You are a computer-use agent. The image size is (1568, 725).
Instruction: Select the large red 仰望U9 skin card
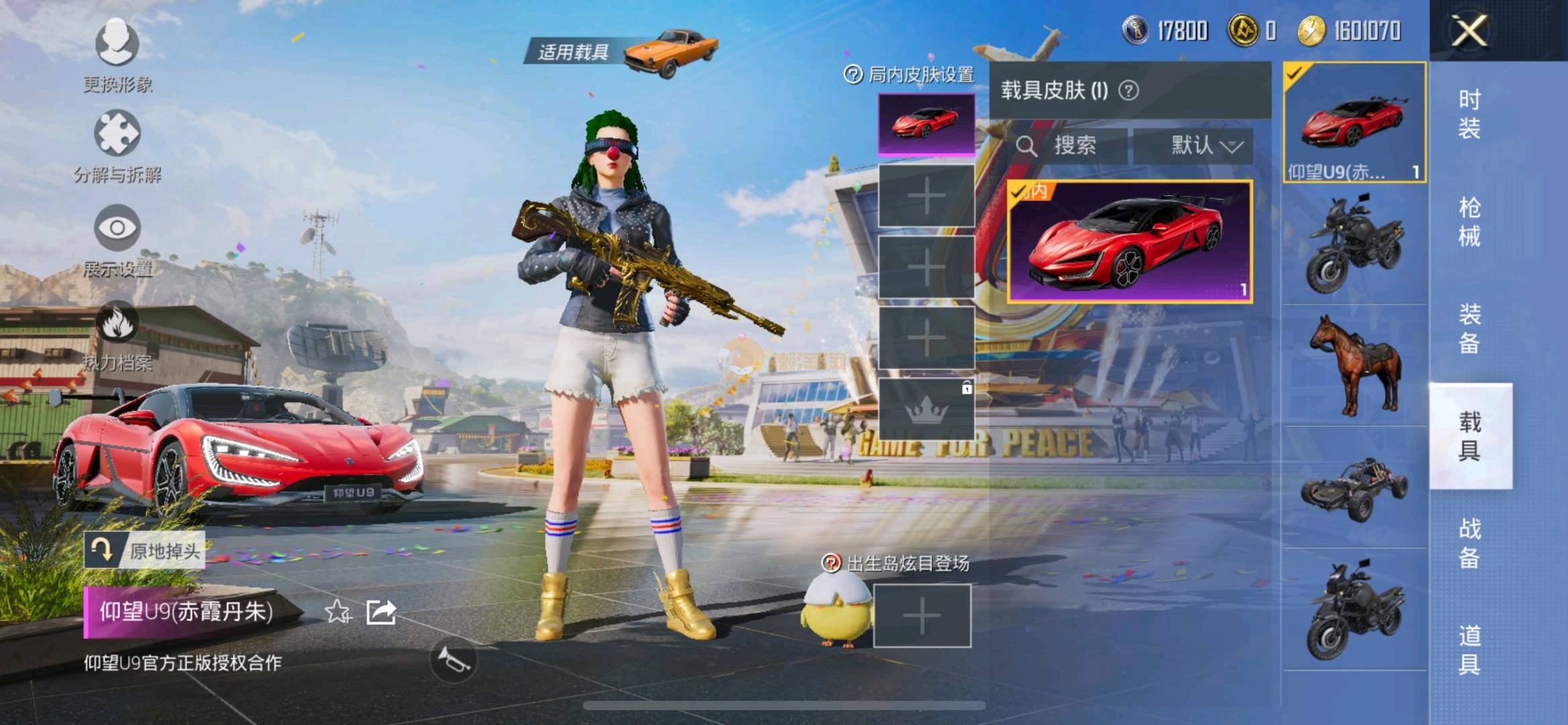tap(1130, 242)
